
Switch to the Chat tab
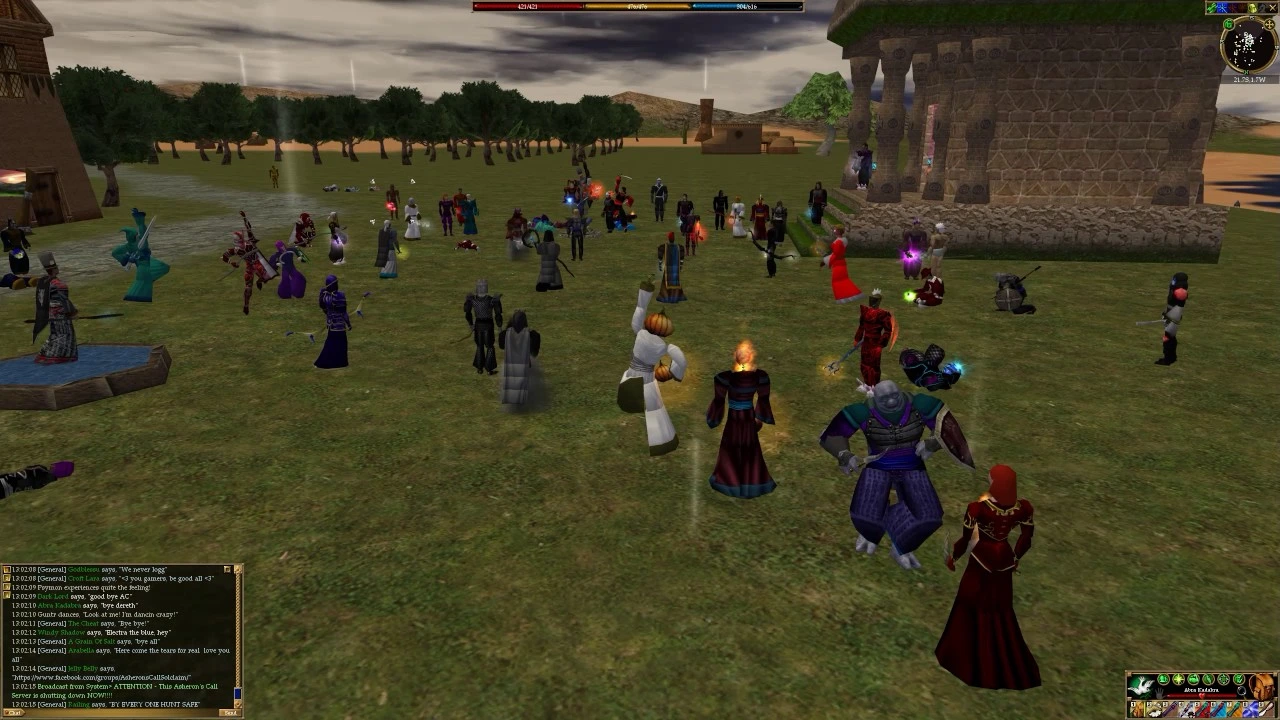click(x=13, y=713)
